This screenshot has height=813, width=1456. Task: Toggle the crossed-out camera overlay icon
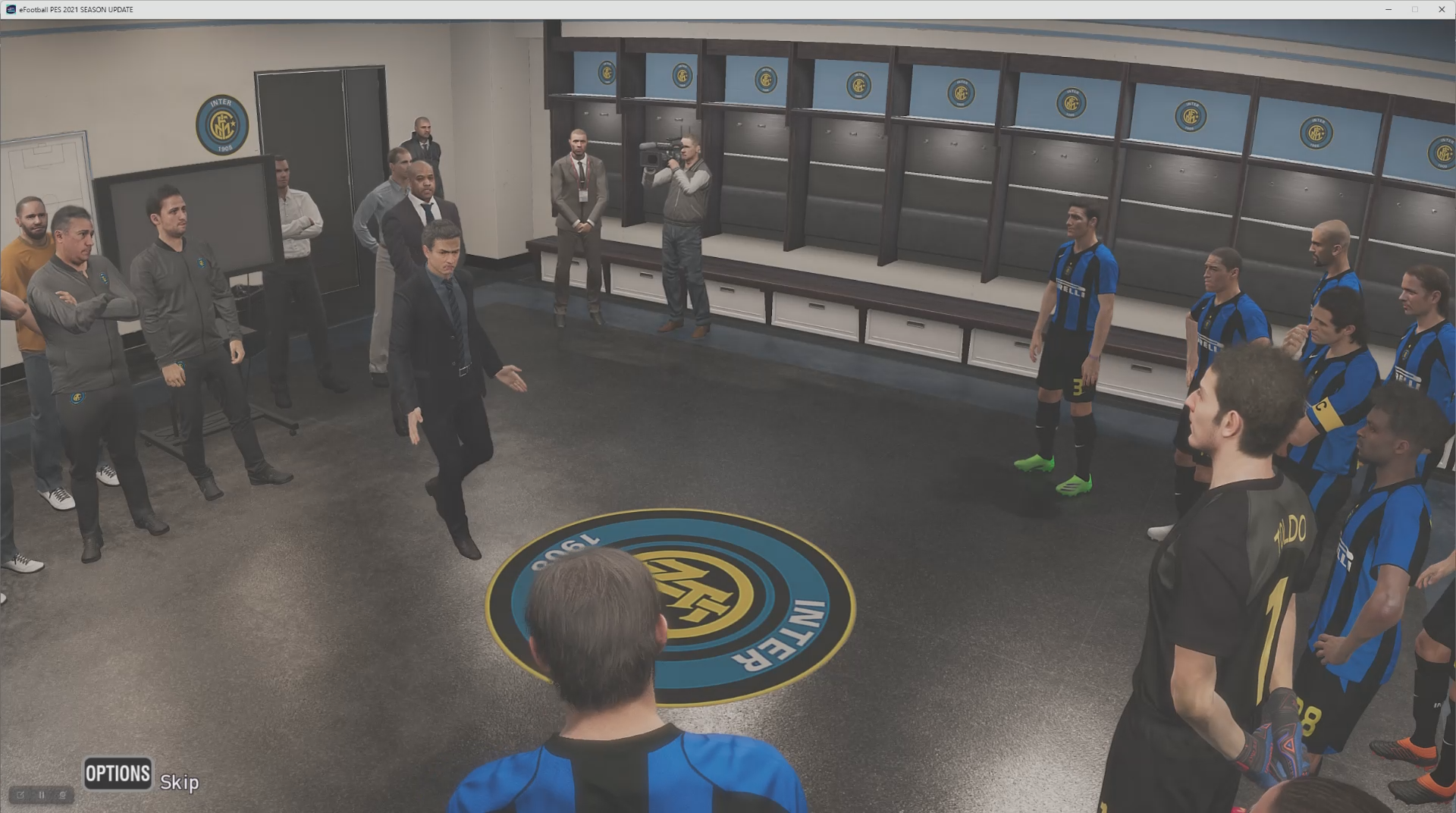coord(63,795)
